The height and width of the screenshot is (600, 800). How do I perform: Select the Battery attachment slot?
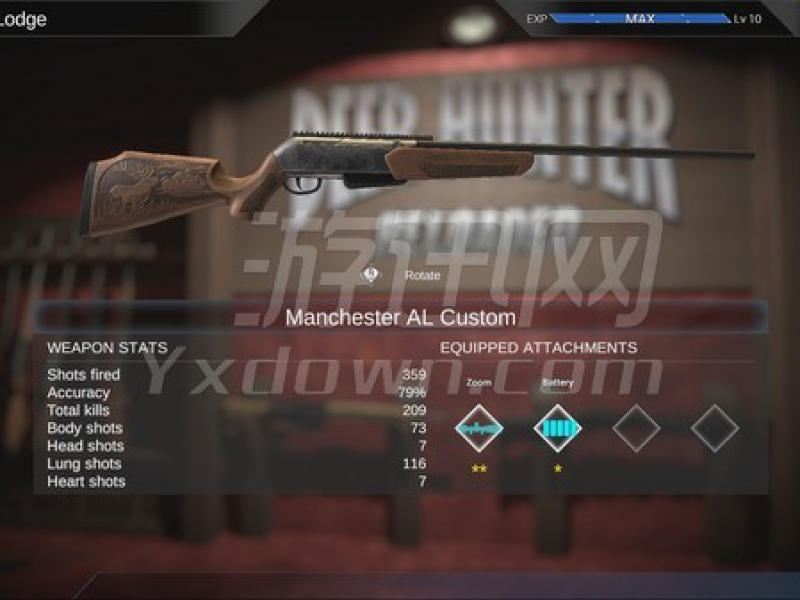point(557,428)
